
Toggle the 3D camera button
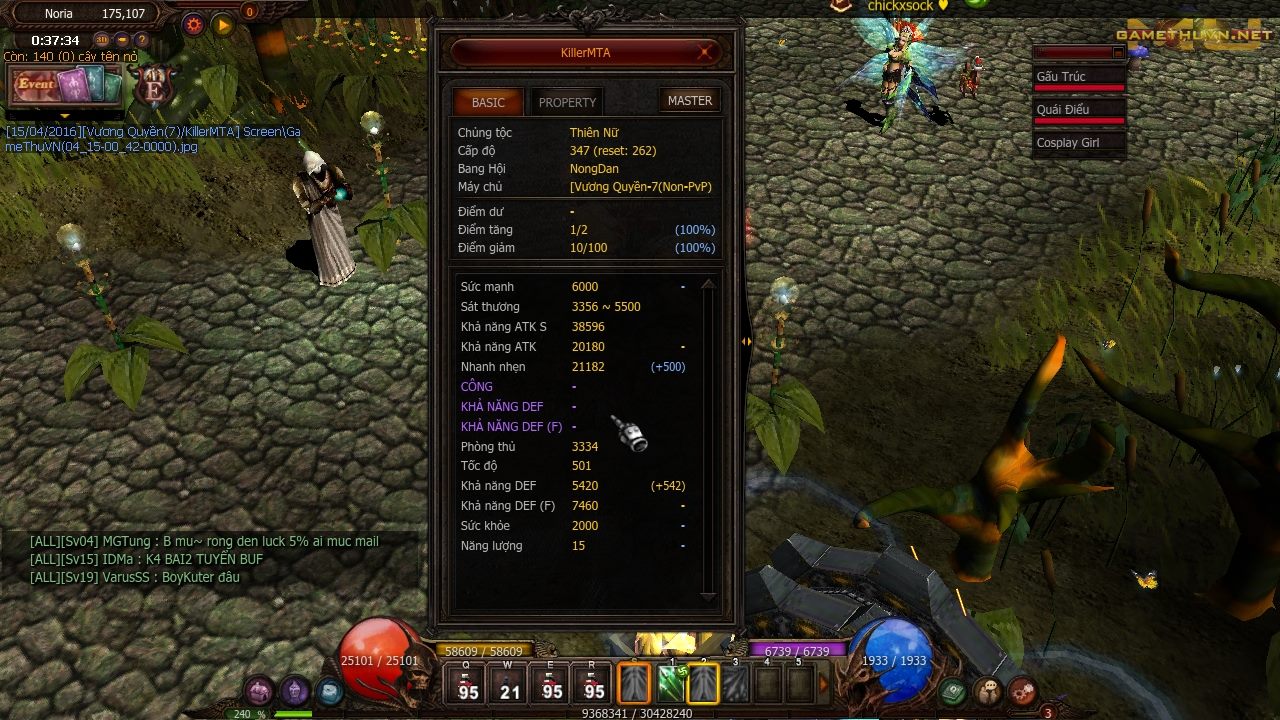[x=102, y=40]
